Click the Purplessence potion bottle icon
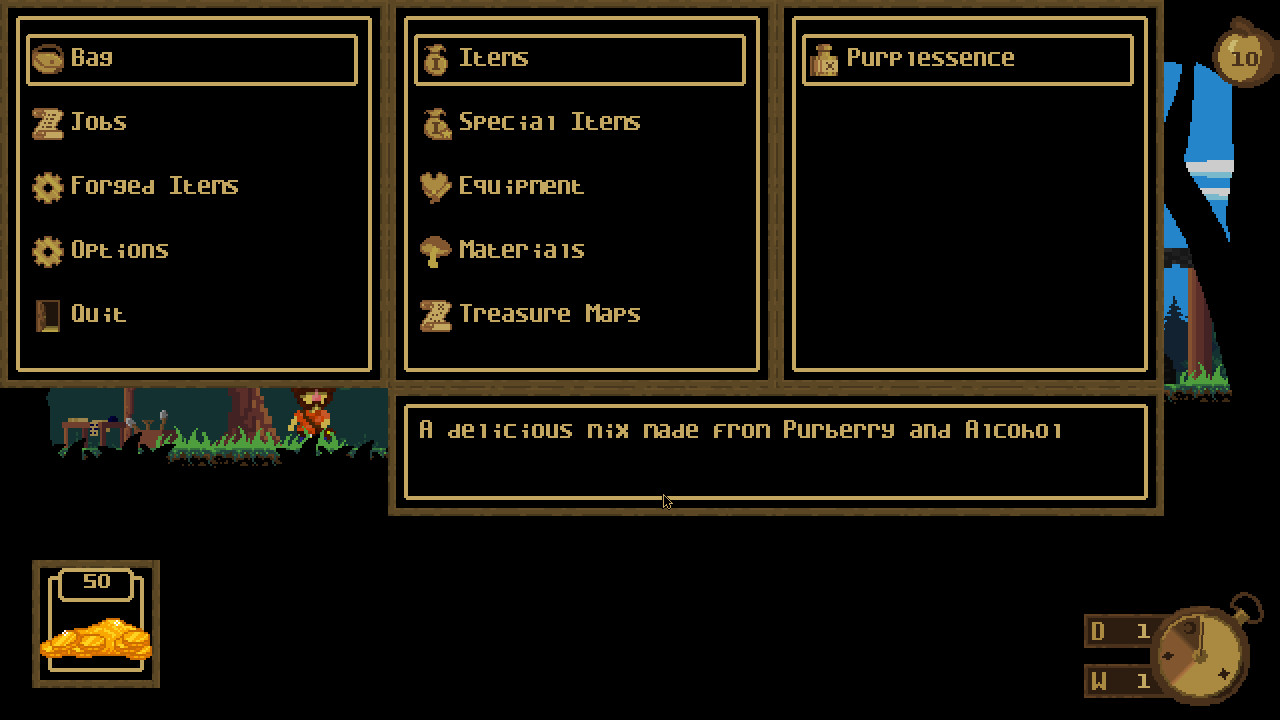 pos(823,58)
